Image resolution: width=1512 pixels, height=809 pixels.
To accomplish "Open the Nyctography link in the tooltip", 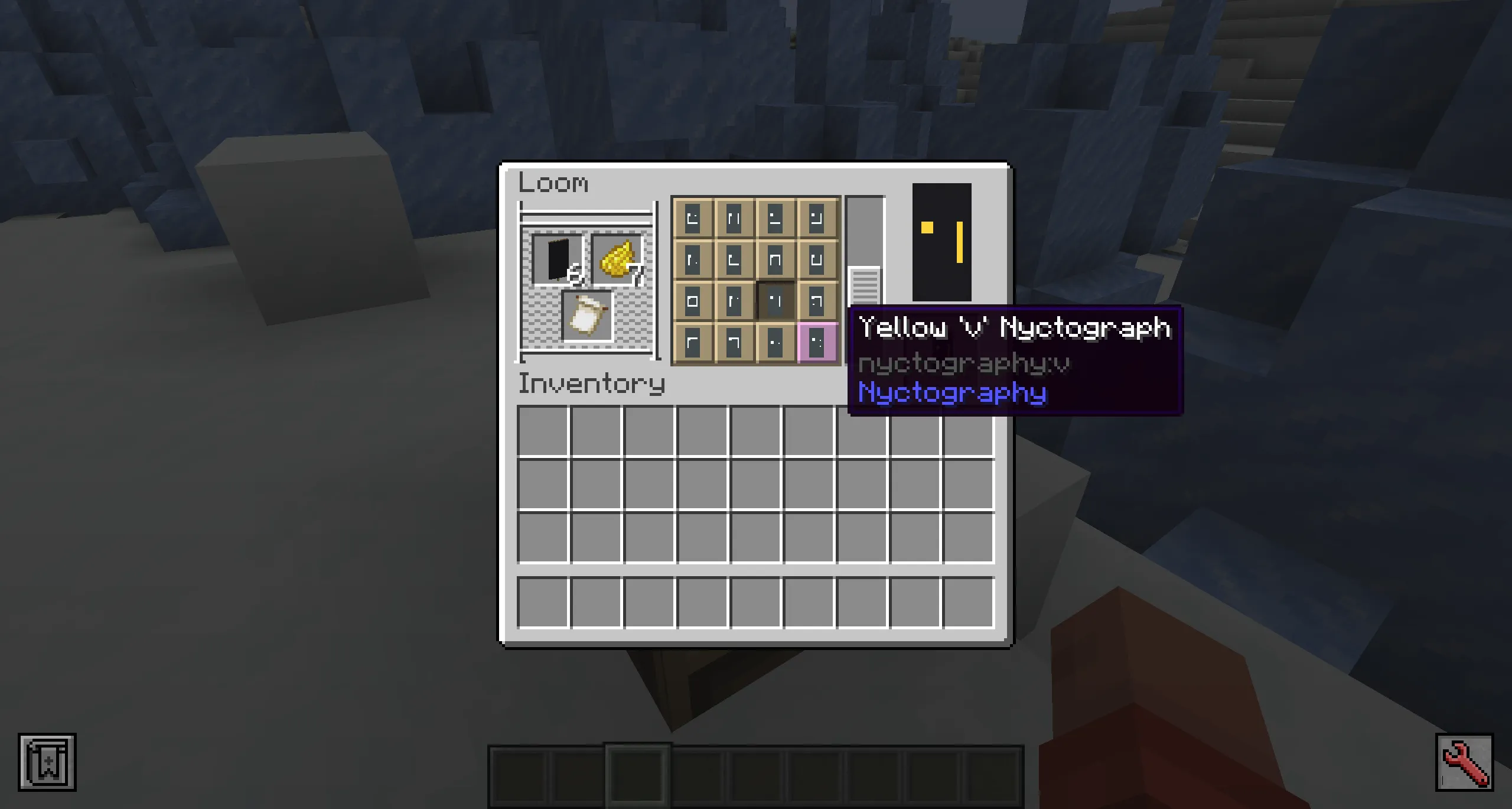I will point(952,392).
